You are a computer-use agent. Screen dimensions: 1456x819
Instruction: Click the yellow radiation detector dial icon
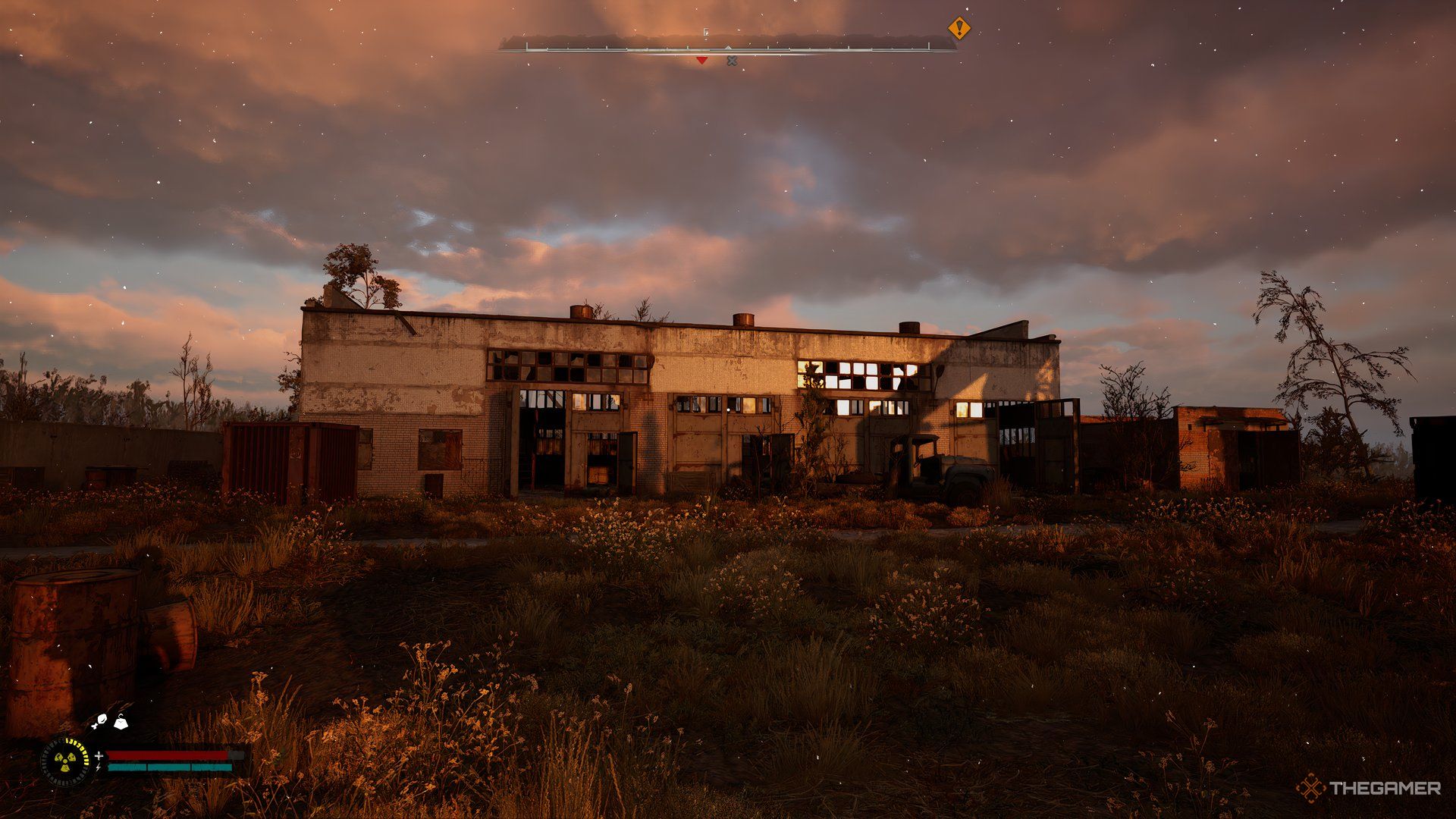pyautogui.click(x=65, y=761)
